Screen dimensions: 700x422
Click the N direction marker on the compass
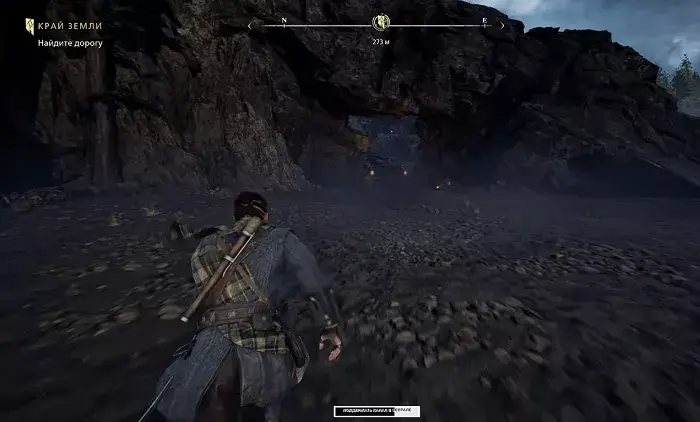point(284,20)
